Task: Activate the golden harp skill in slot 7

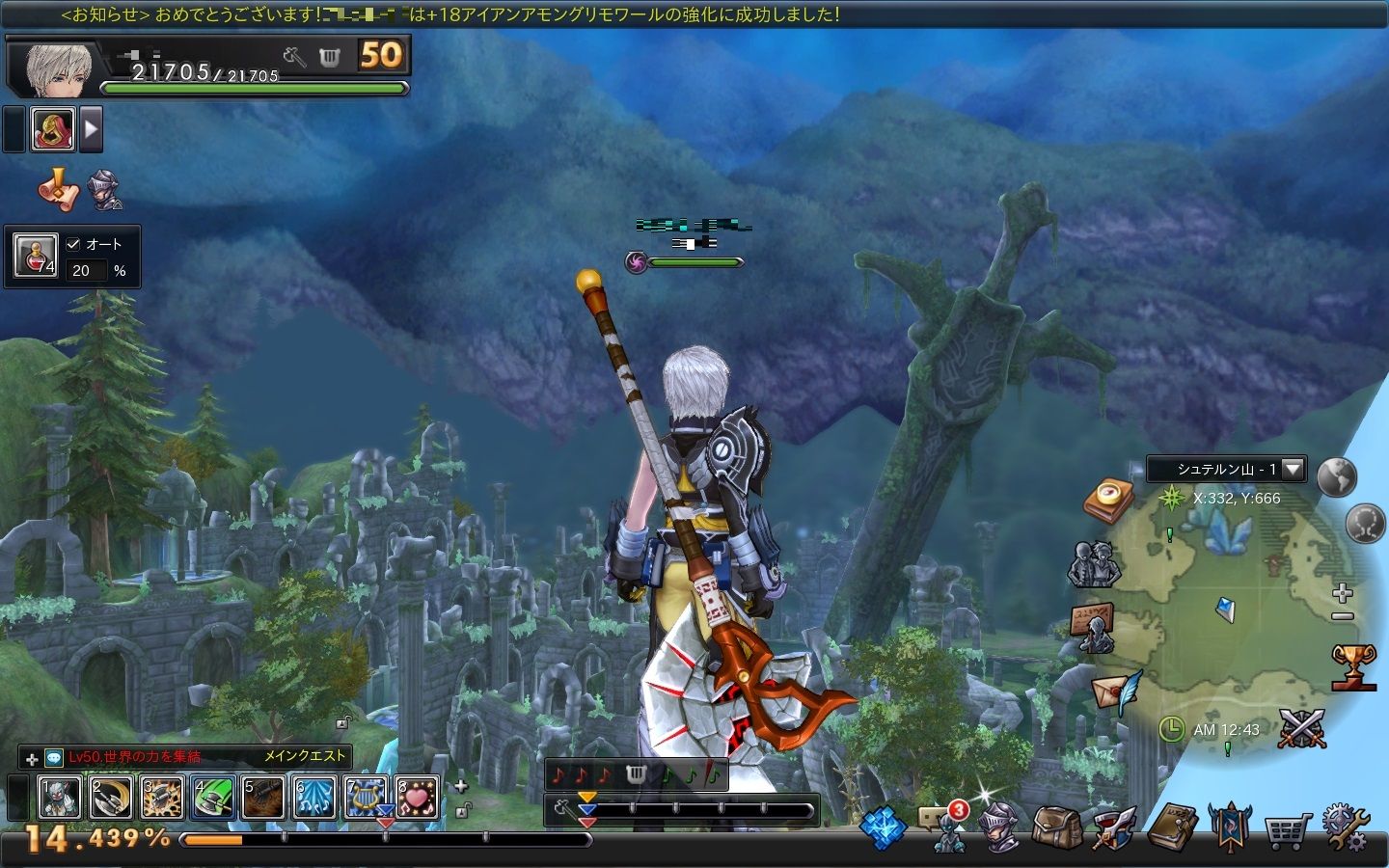Action: 366,798
